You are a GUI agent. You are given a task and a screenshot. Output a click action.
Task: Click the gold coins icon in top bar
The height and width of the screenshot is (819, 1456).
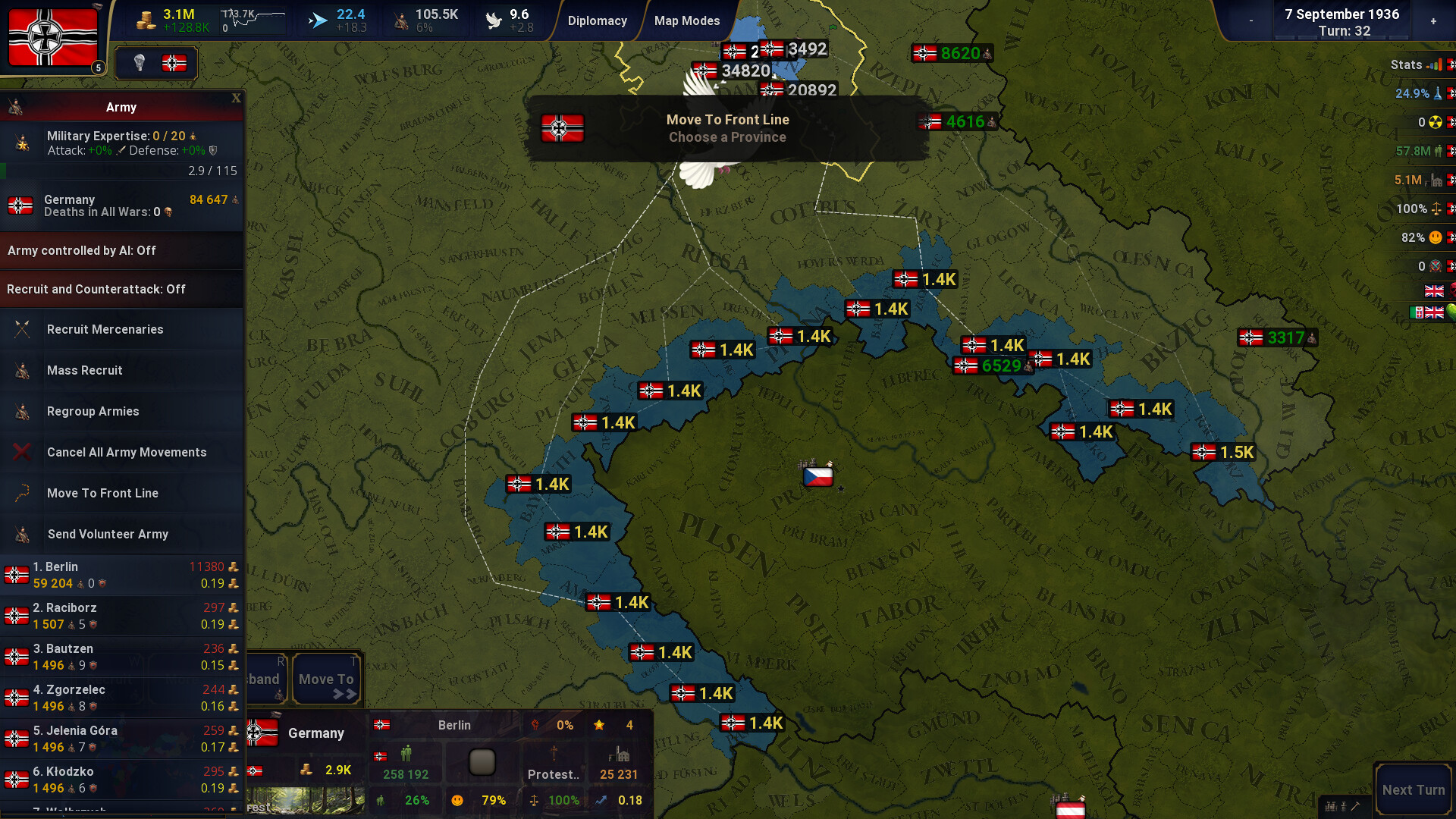(x=144, y=18)
